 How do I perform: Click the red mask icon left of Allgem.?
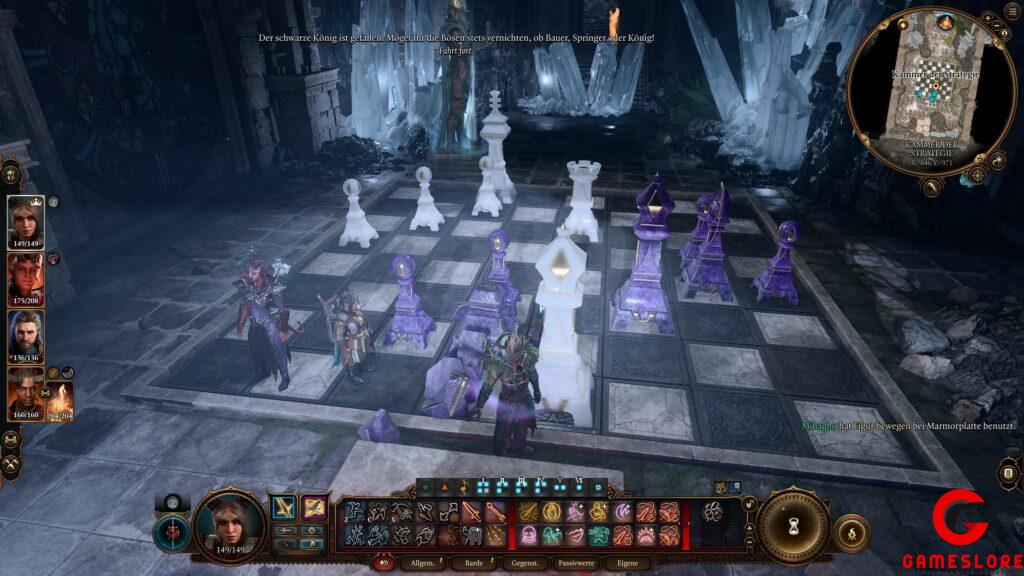[380, 563]
